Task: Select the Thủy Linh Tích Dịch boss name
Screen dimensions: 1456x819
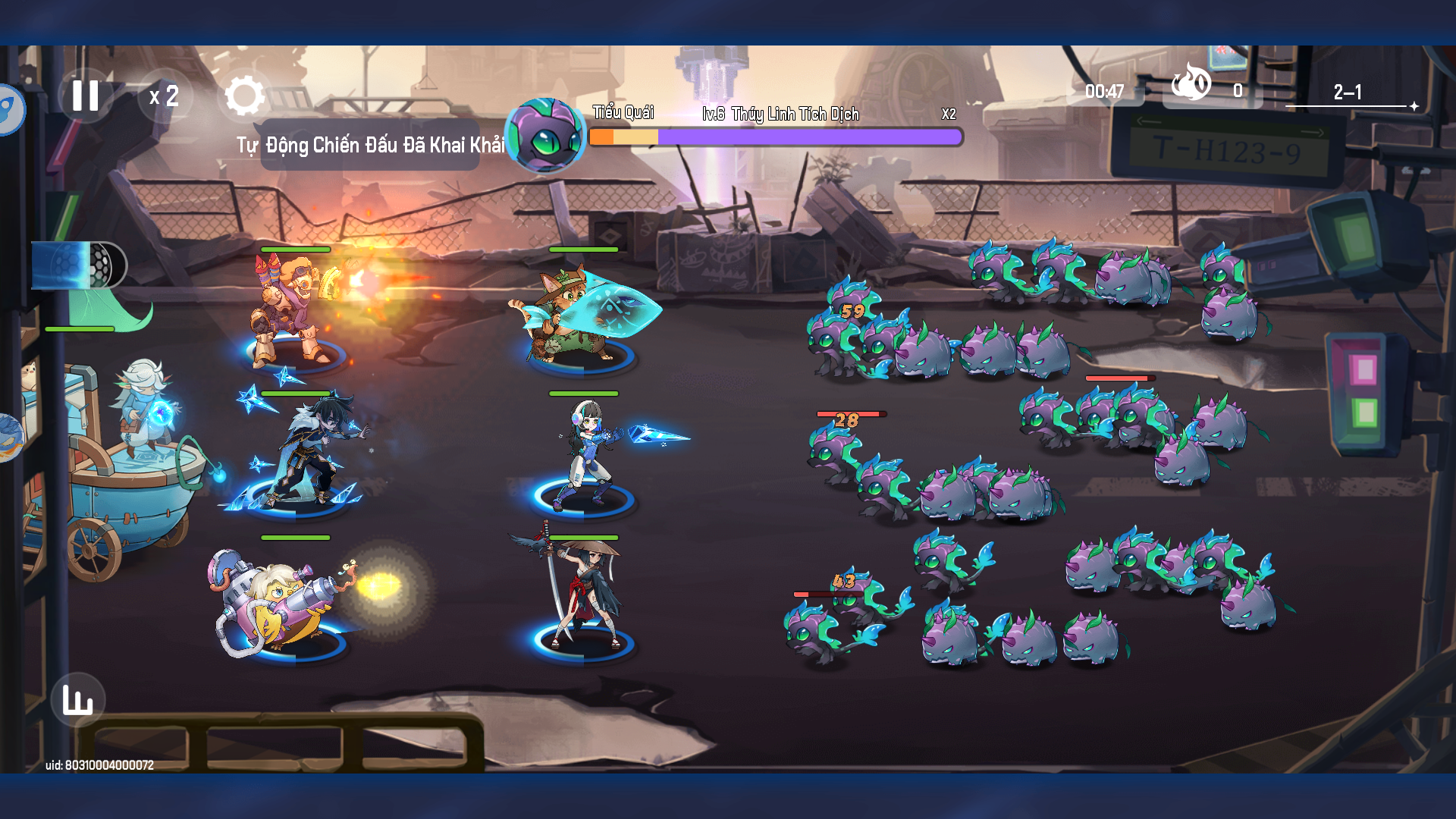Action: (x=795, y=115)
